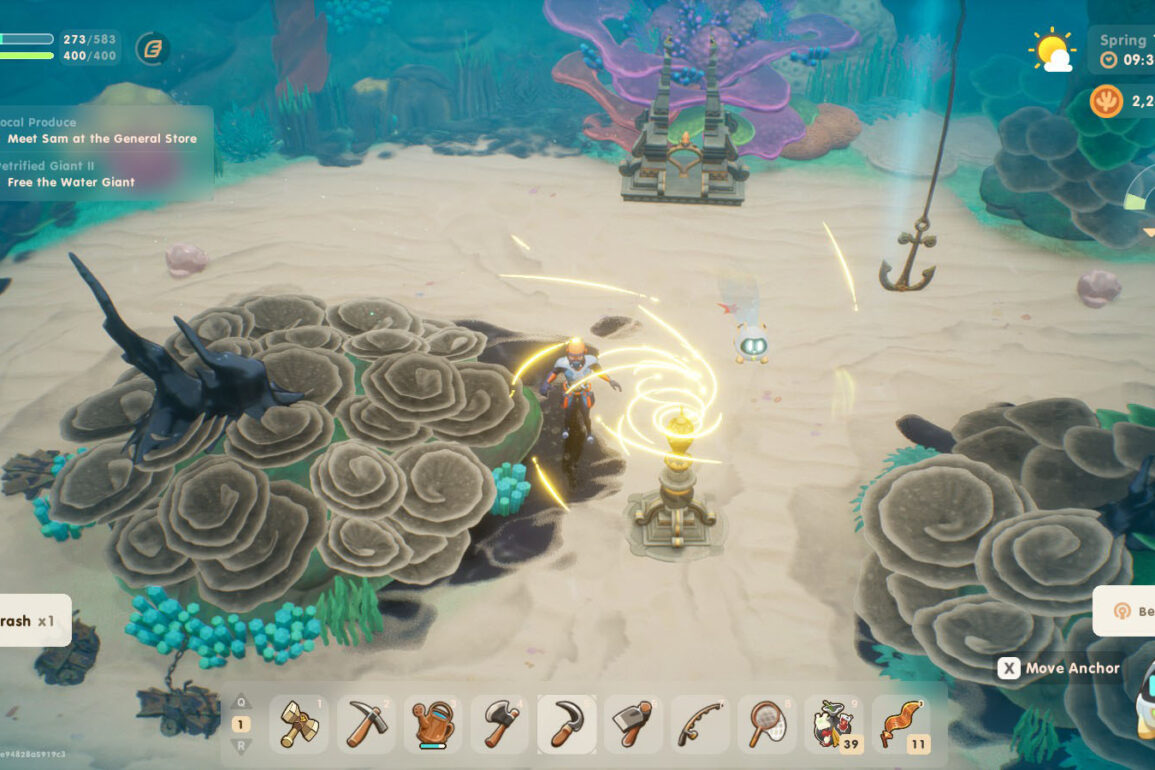Equip the bug catching net
1155x770 pixels.
coord(768,723)
